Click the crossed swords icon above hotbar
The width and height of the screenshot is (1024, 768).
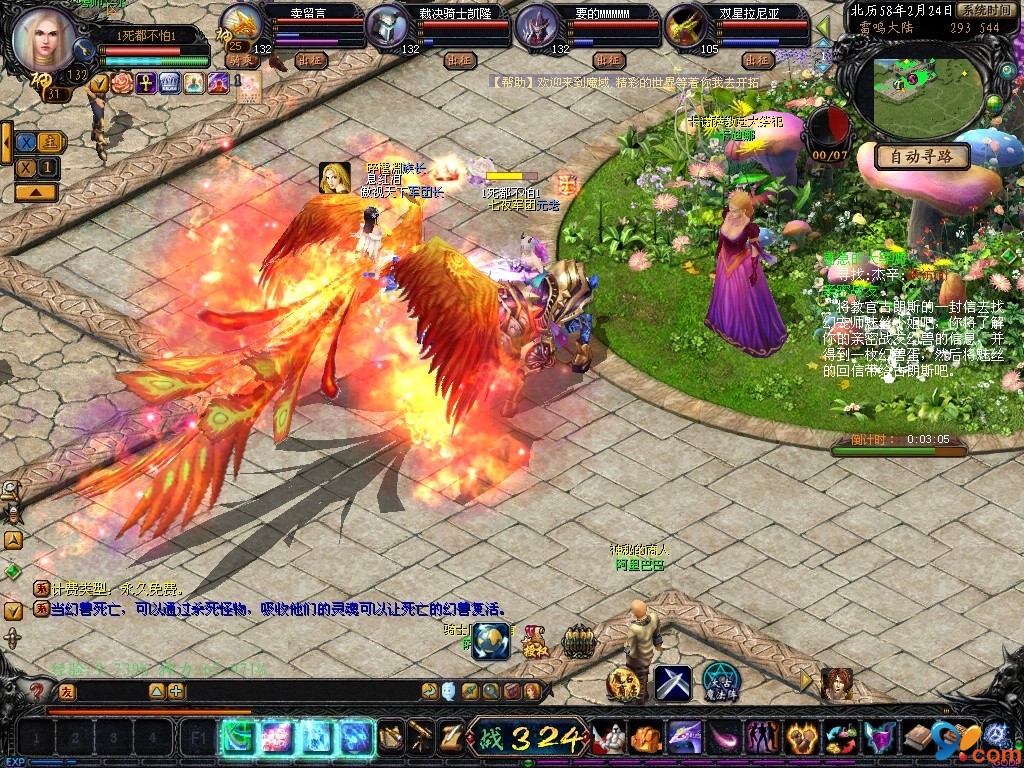point(672,683)
